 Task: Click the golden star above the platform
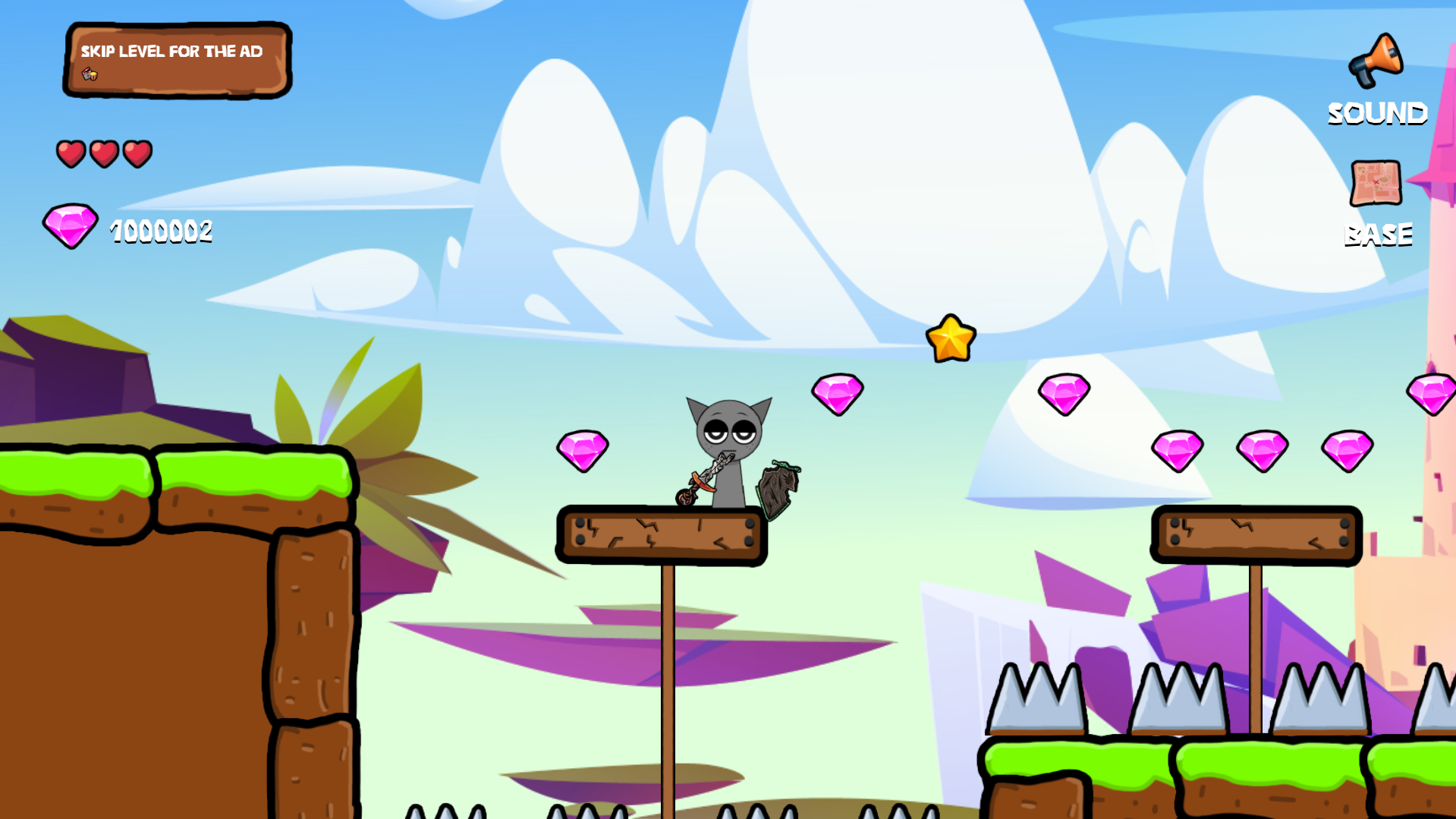952,337
